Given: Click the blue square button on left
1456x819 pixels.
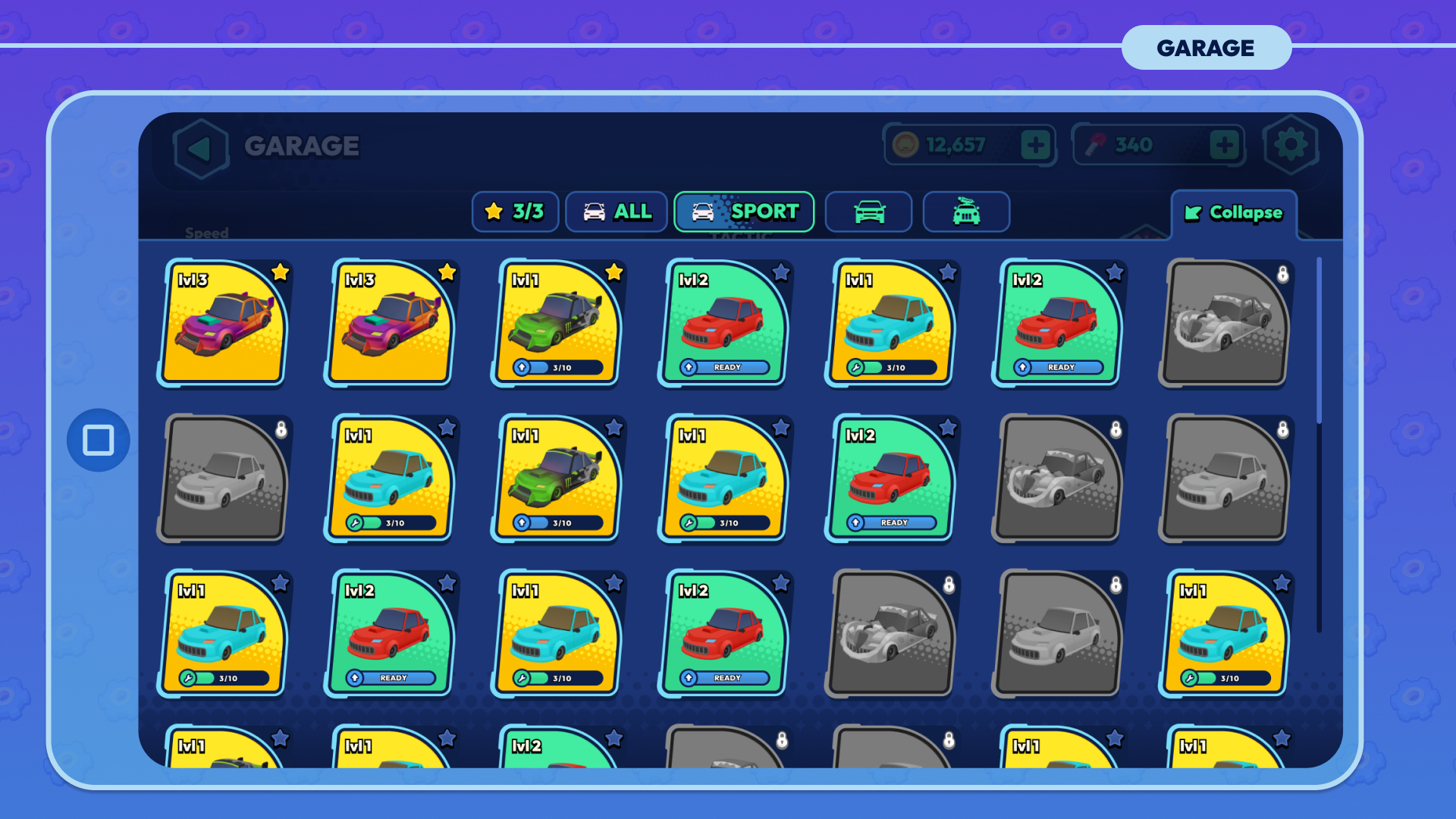Looking at the screenshot, I should point(99,440).
